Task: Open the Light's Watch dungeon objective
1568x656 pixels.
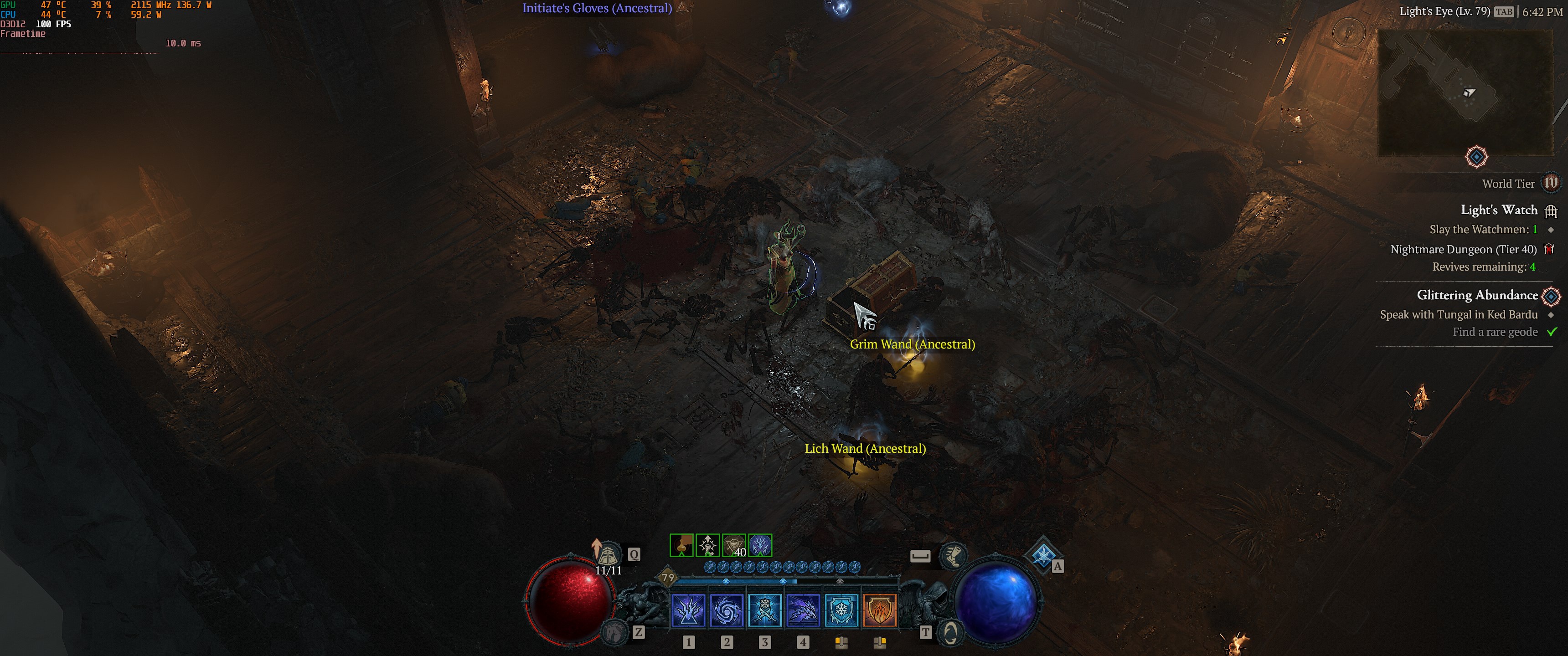Action: (1499, 210)
